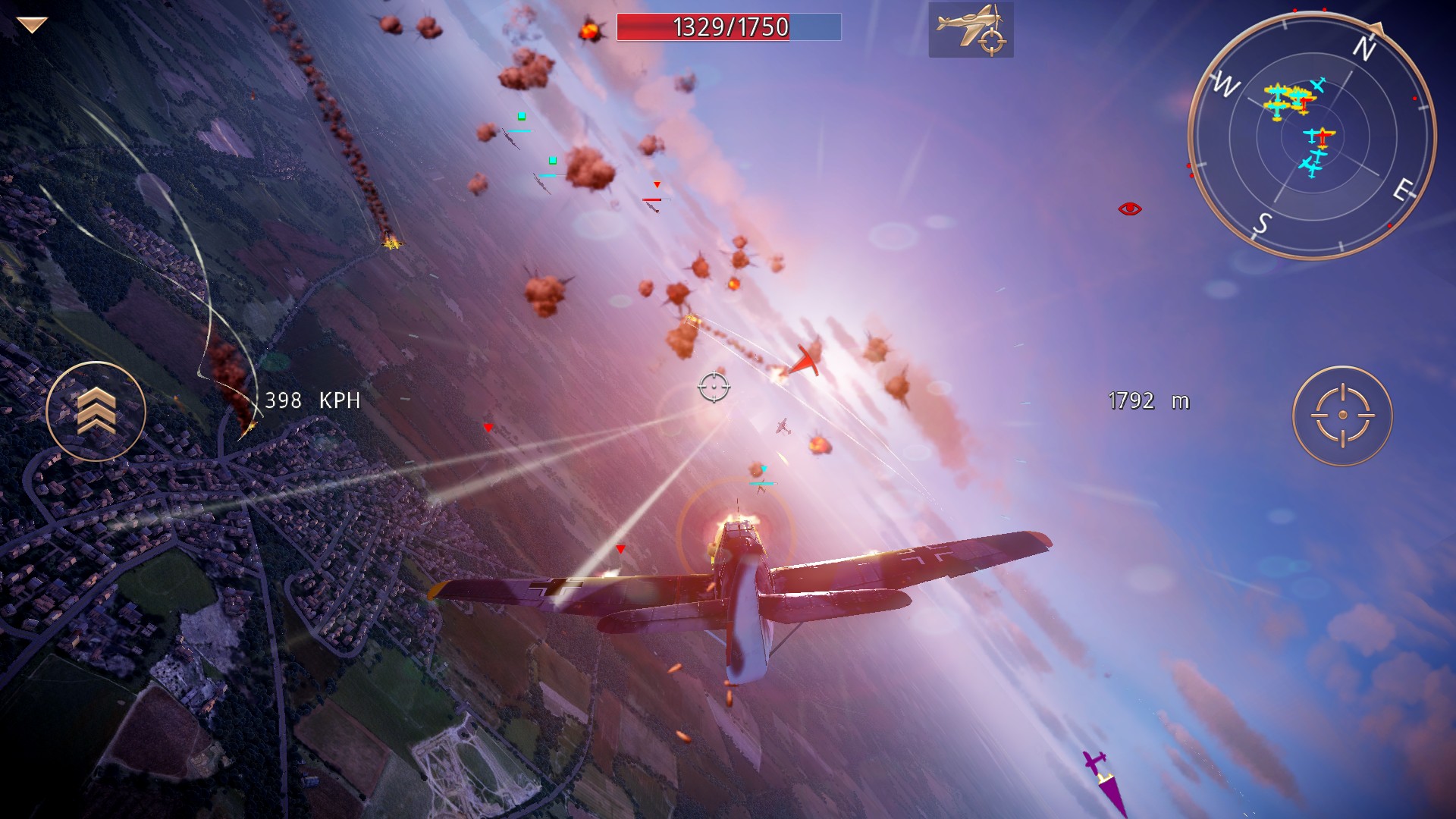This screenshot has height=819, width=1456.
Task: Open the gold dropdown triangle top left
Action: coord(30,25)
